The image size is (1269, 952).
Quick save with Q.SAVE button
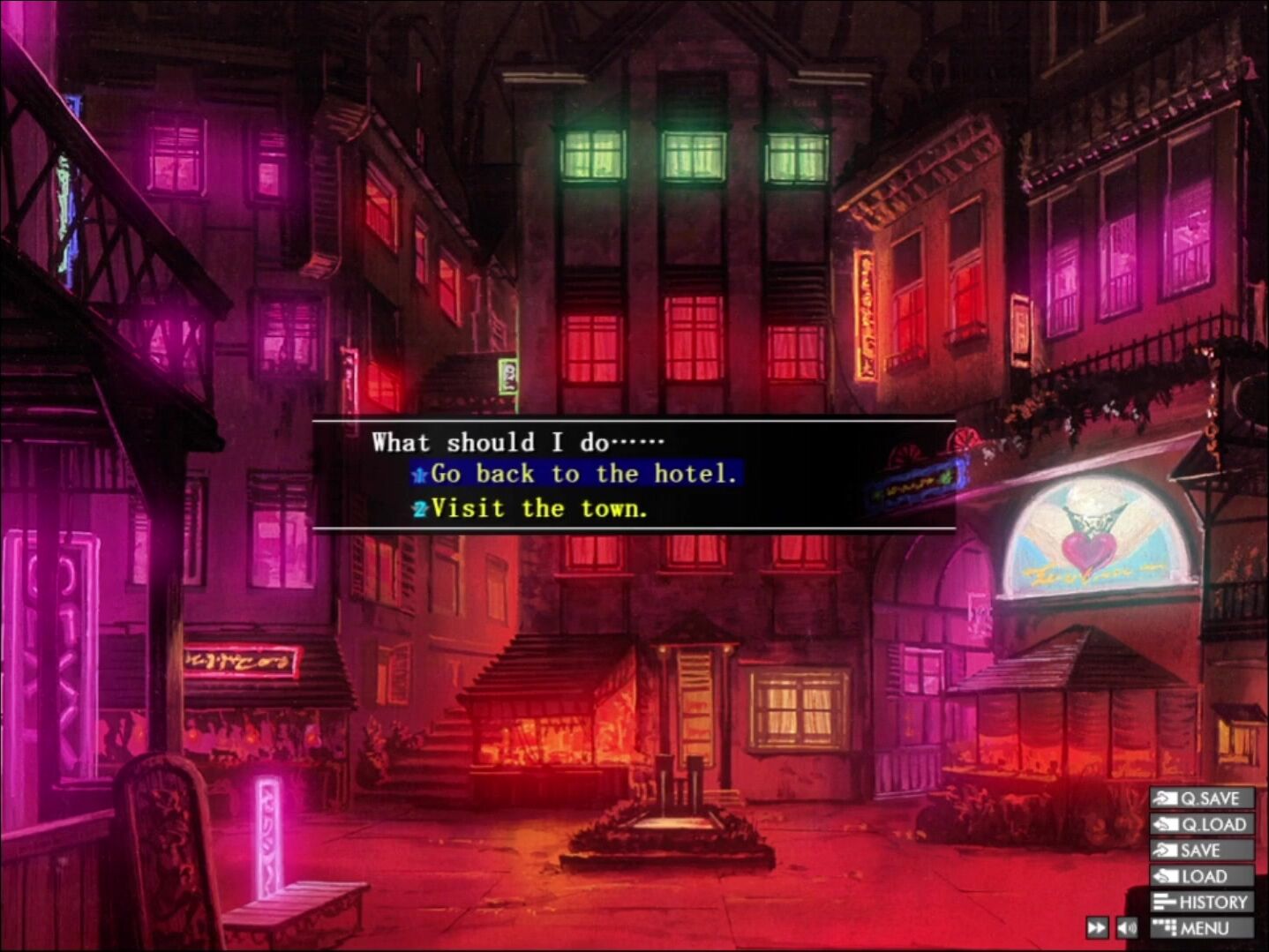[x=1202, y=798]
